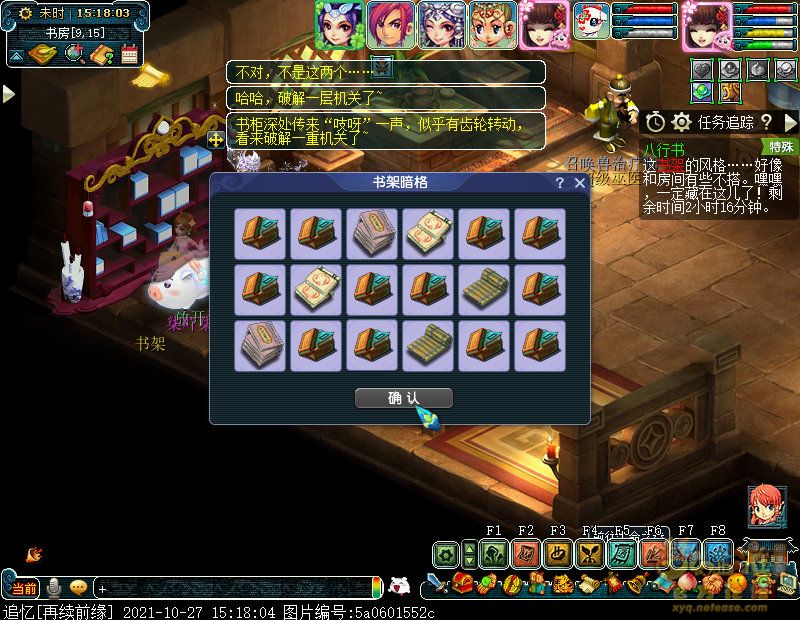Screen dimensions: 800x620
Task: Open help for the 书架暗格 window
Action: tap(560, 183)
